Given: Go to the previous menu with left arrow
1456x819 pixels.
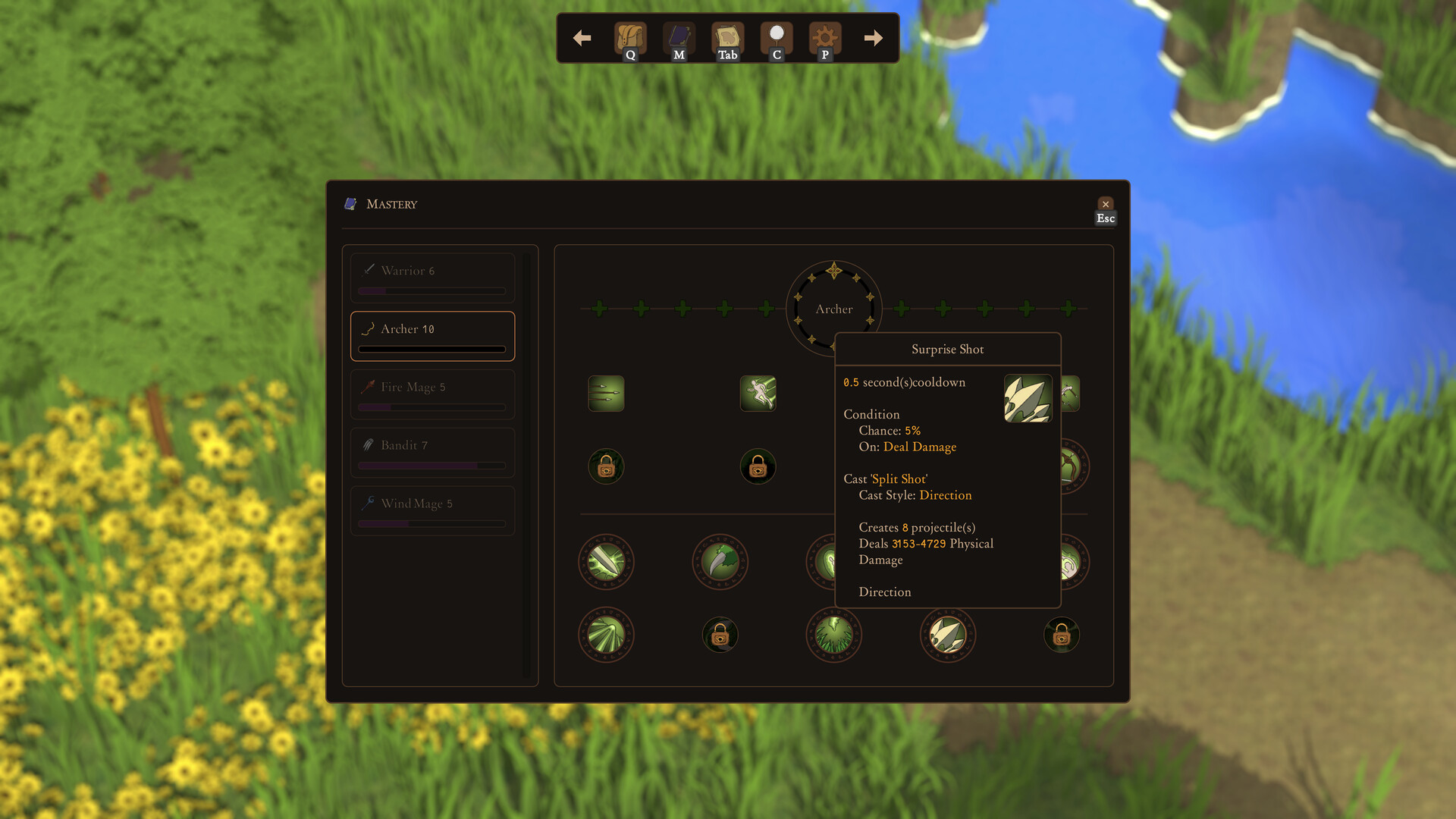Looking at the screenshot, I should tap(582, 38).
